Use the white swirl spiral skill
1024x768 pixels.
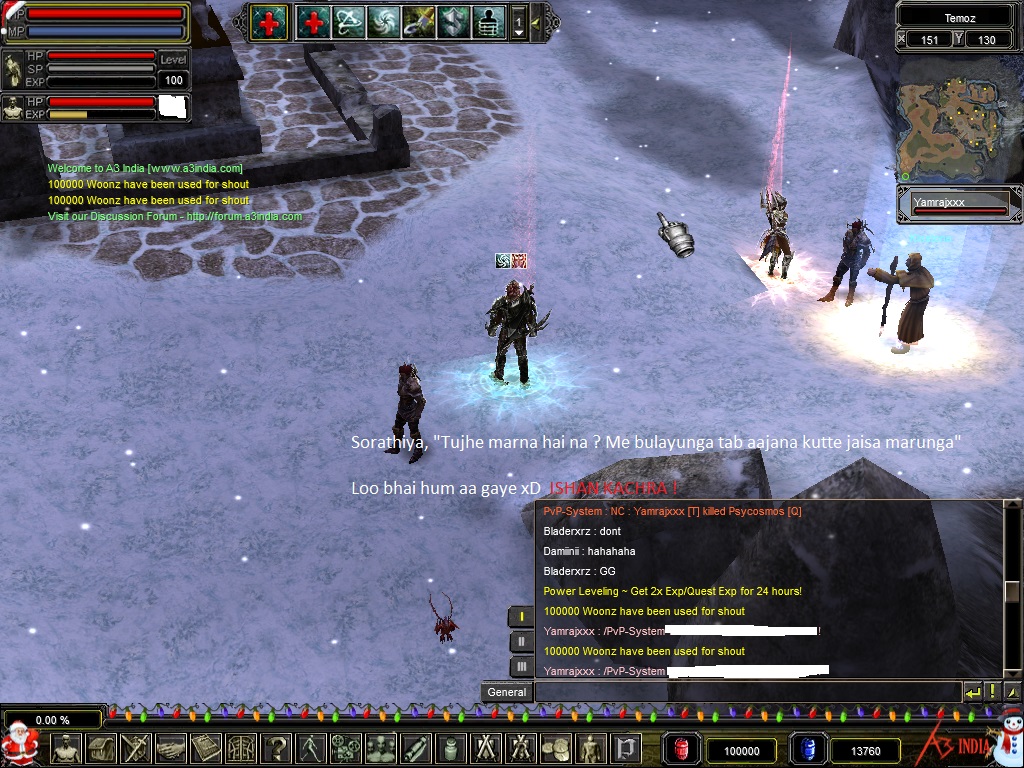[x=384, y=21]
